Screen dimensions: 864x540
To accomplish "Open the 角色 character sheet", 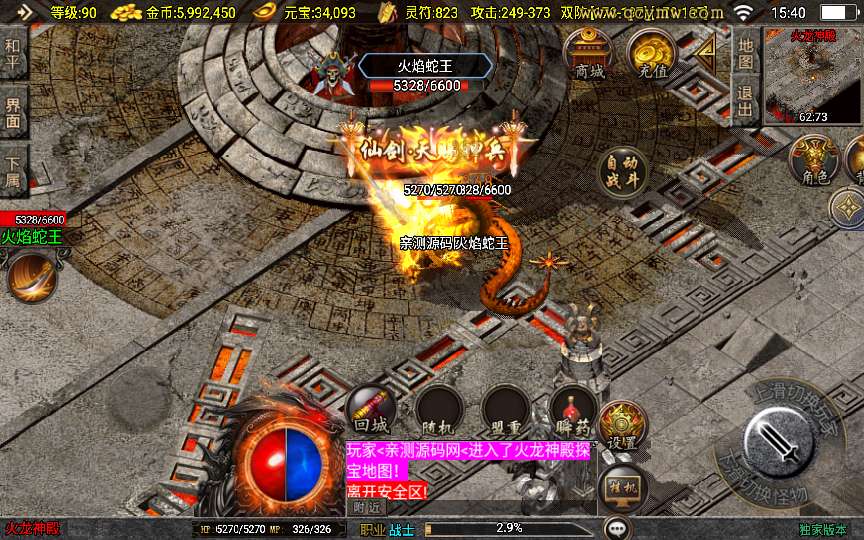I will click(x=814, y=161).
